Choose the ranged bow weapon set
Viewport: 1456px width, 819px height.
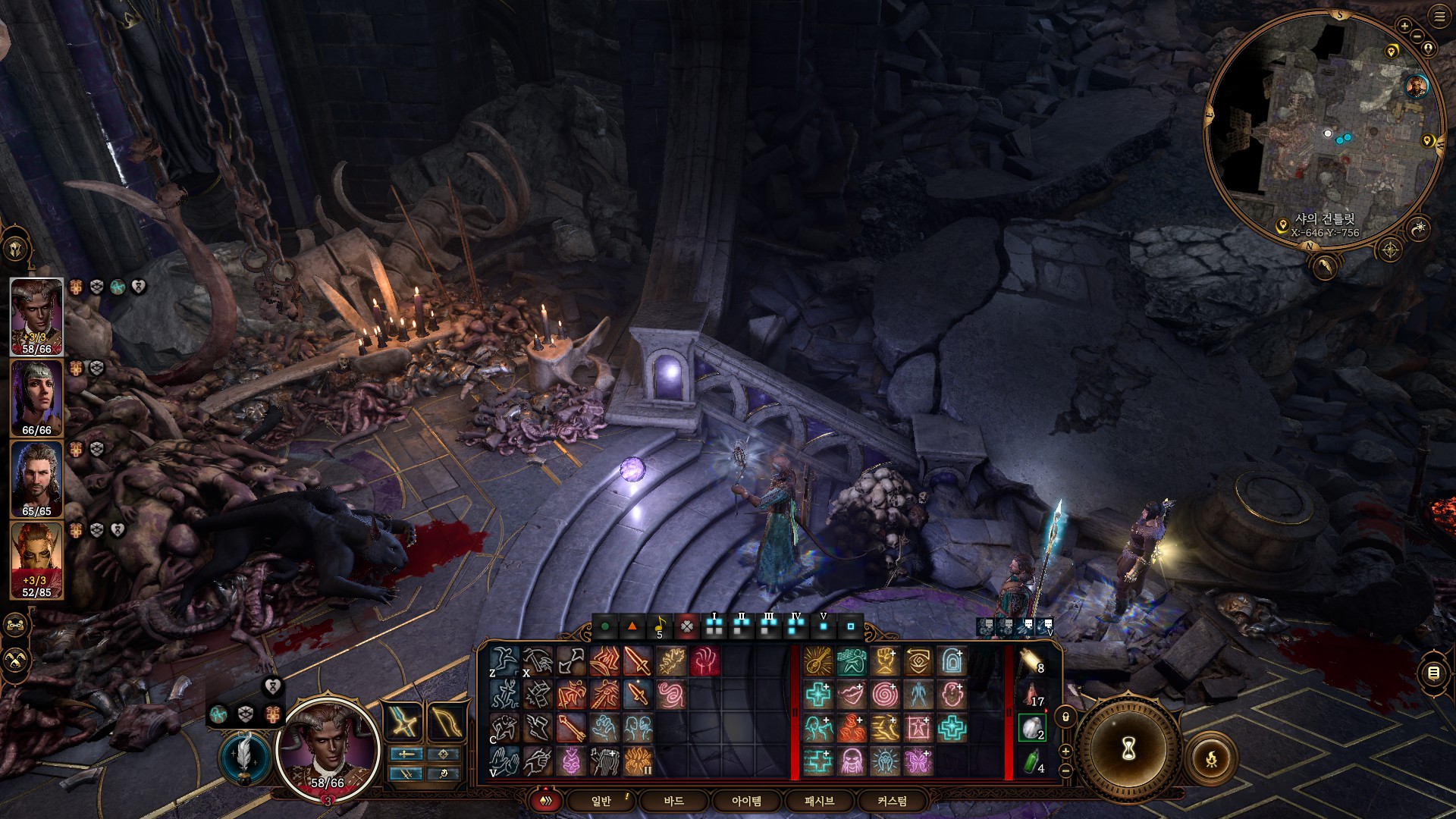pos(446,721)
